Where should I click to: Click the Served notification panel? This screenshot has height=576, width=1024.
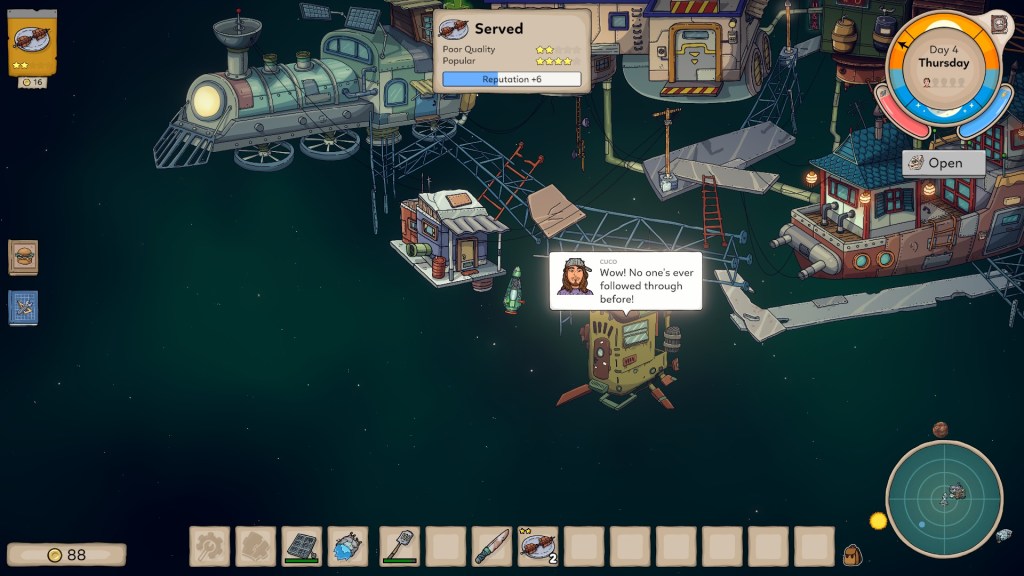[x=512, y=52]
